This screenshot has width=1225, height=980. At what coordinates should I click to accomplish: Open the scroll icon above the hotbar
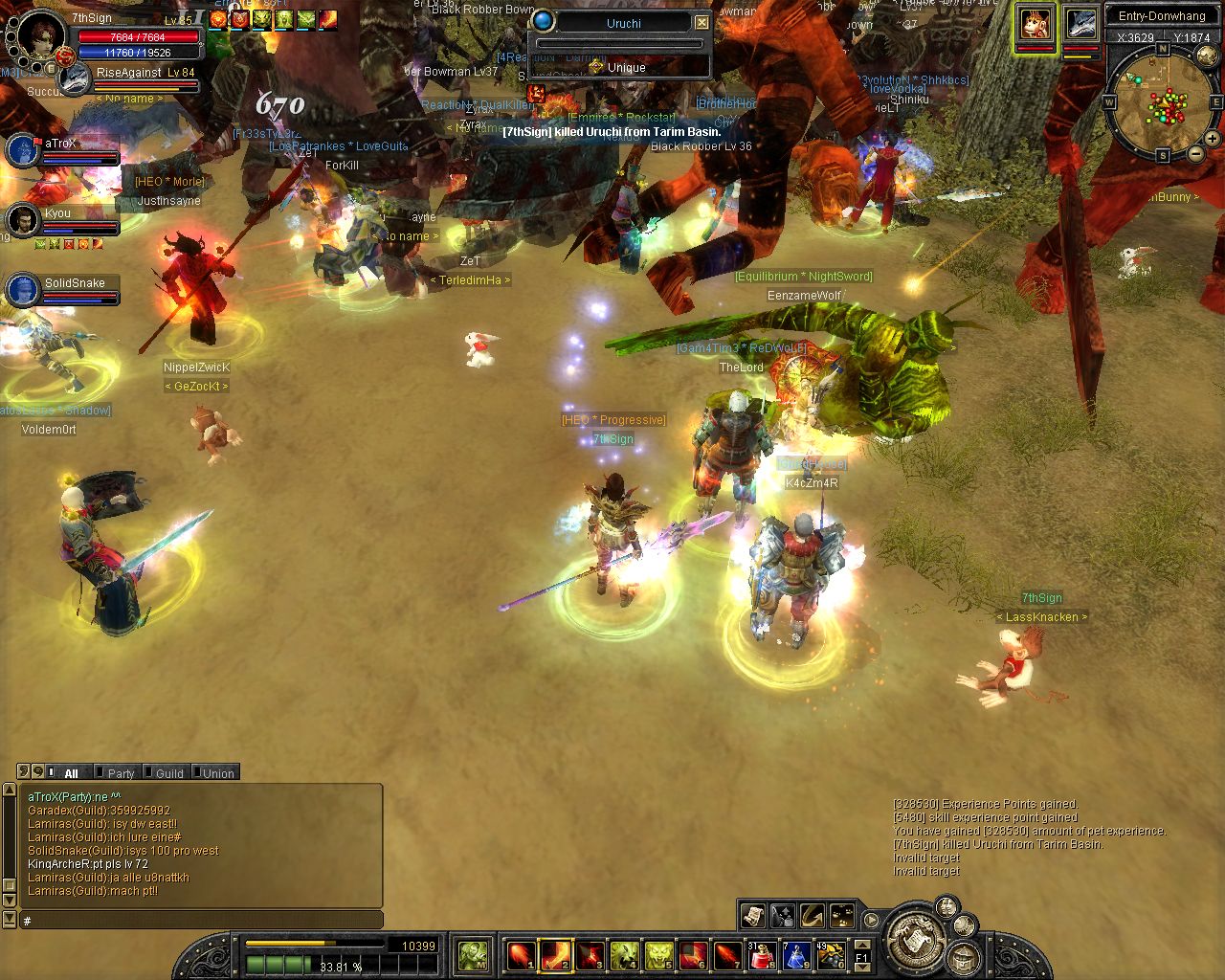pos(753,916)
